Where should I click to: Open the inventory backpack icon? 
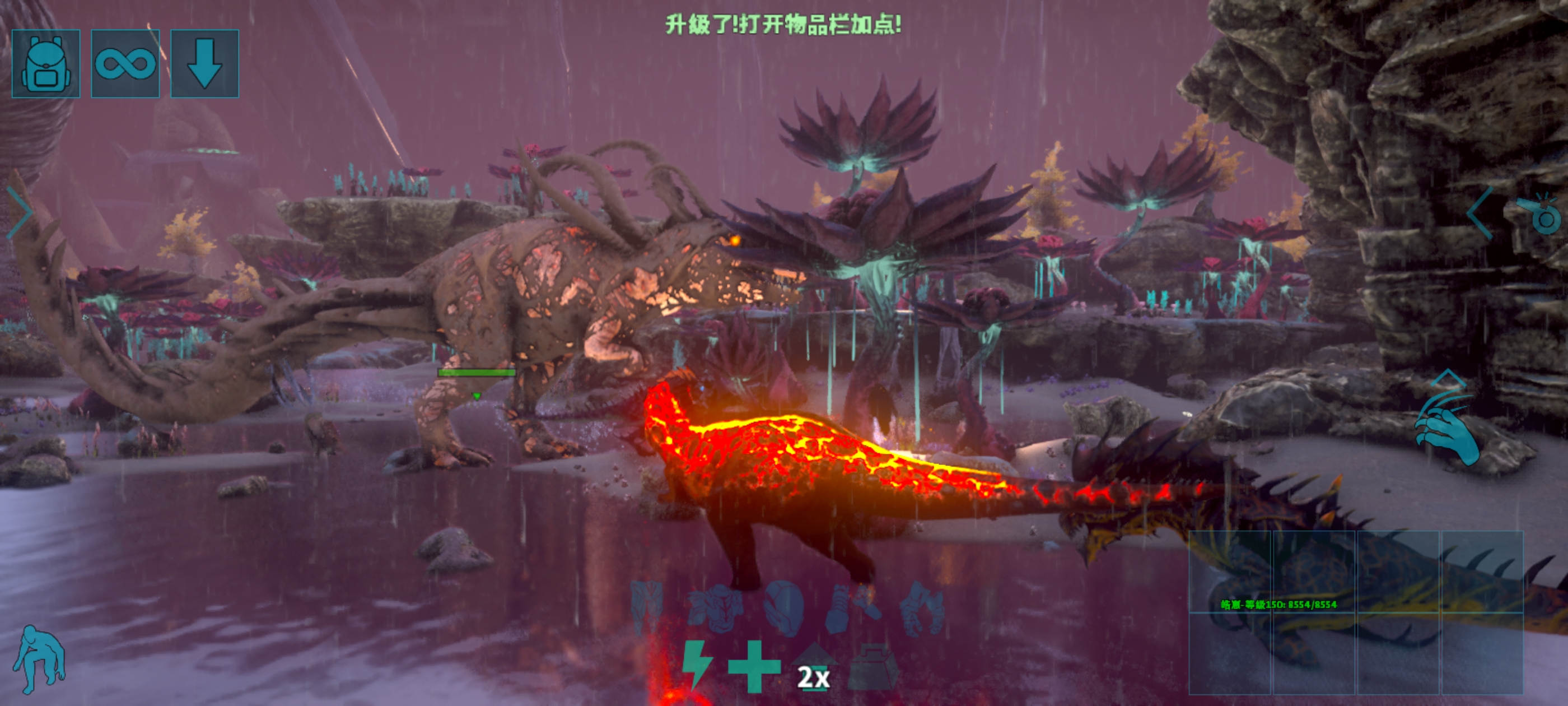(x=48, y=66)
